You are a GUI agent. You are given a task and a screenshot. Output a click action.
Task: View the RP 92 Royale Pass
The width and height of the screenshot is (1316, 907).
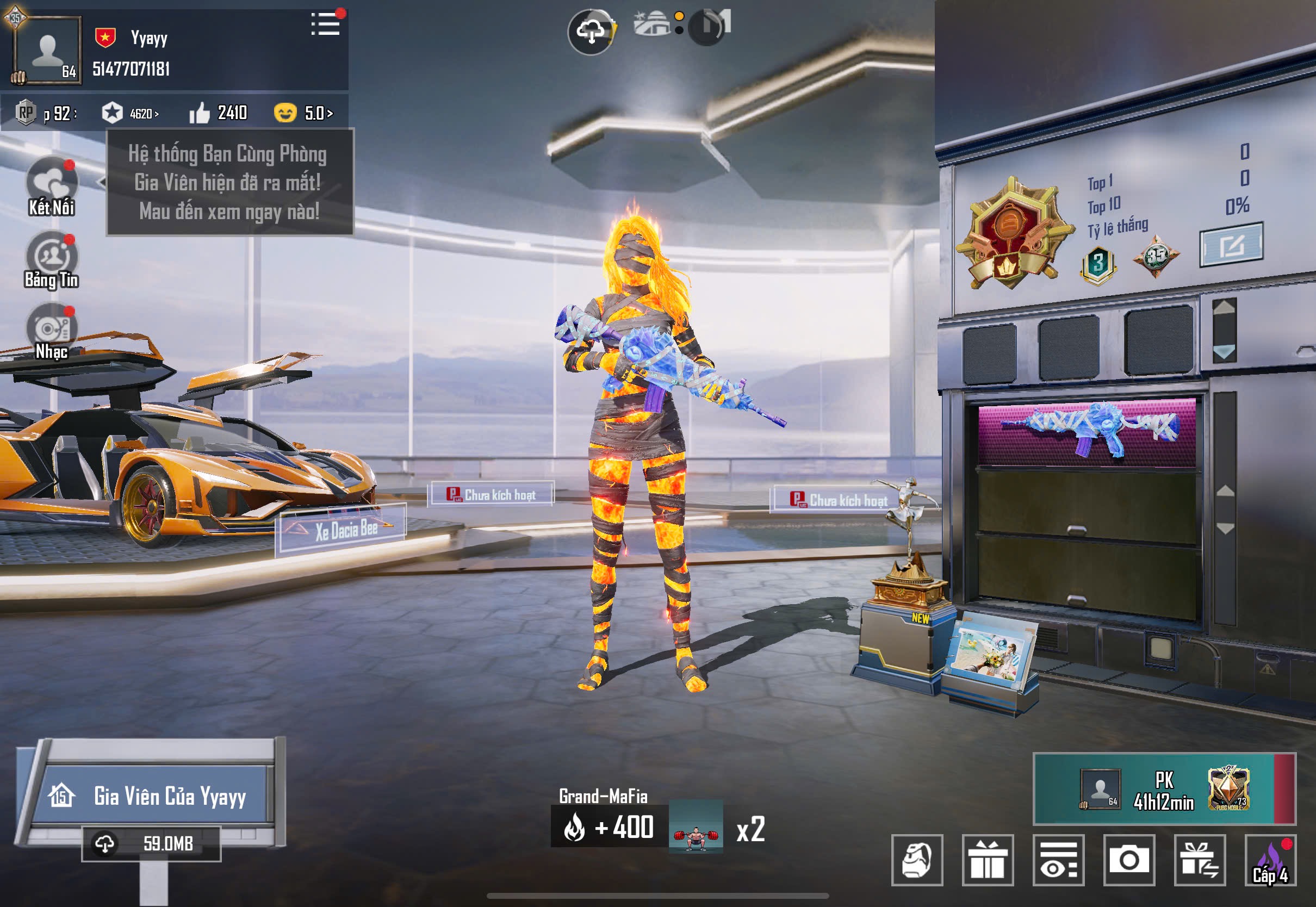tap(46, 113)
